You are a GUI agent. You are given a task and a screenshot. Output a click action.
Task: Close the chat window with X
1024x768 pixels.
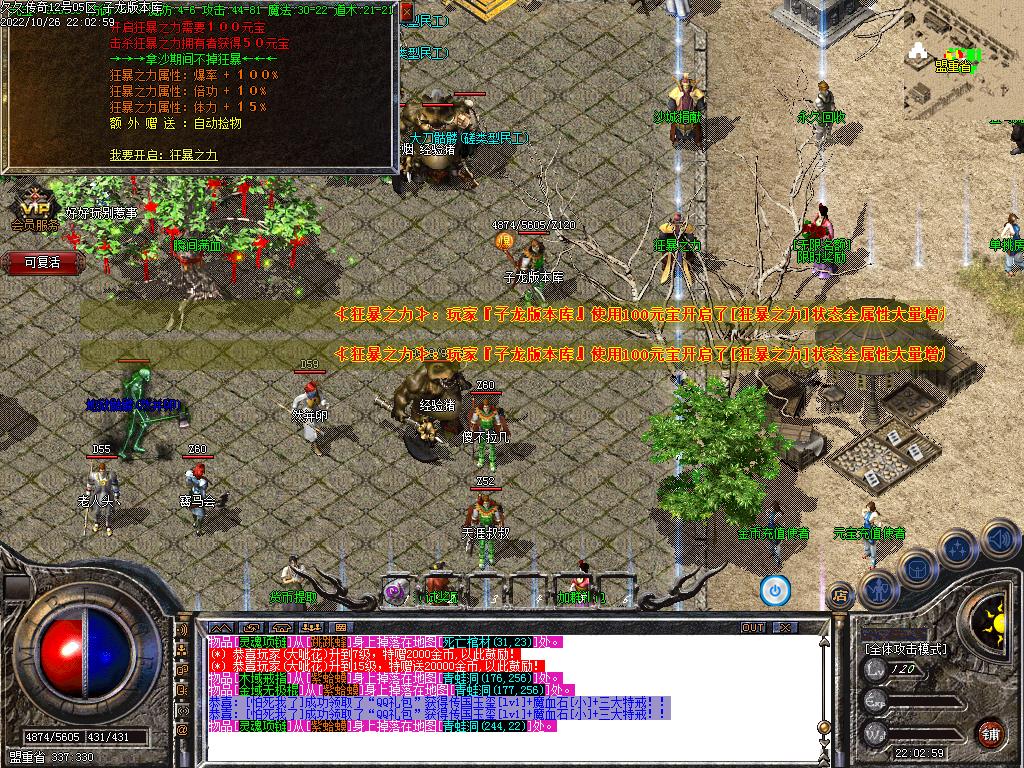click(786, 628)
